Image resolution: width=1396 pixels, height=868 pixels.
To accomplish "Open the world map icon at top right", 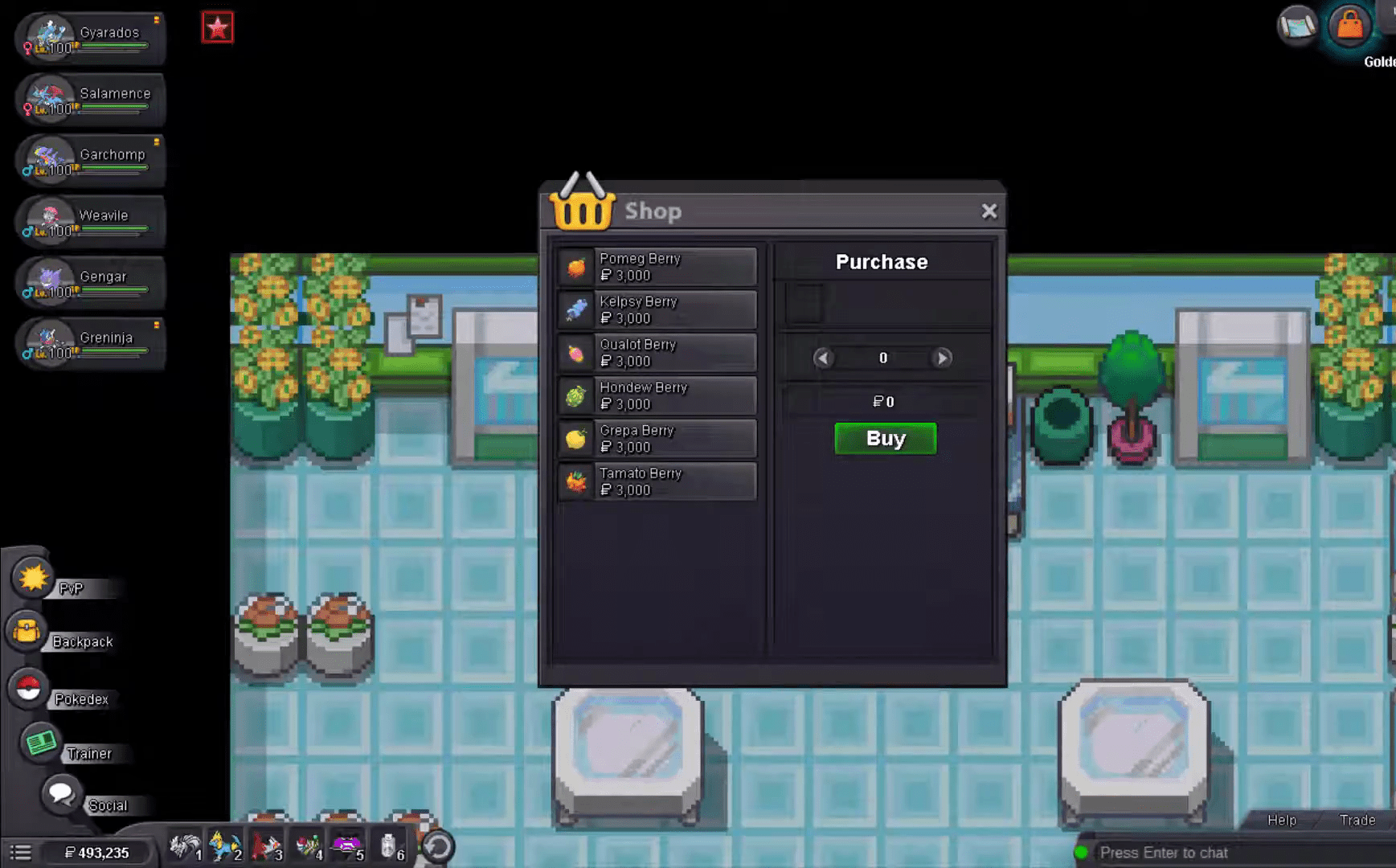I will click(x=1296, y=27).
